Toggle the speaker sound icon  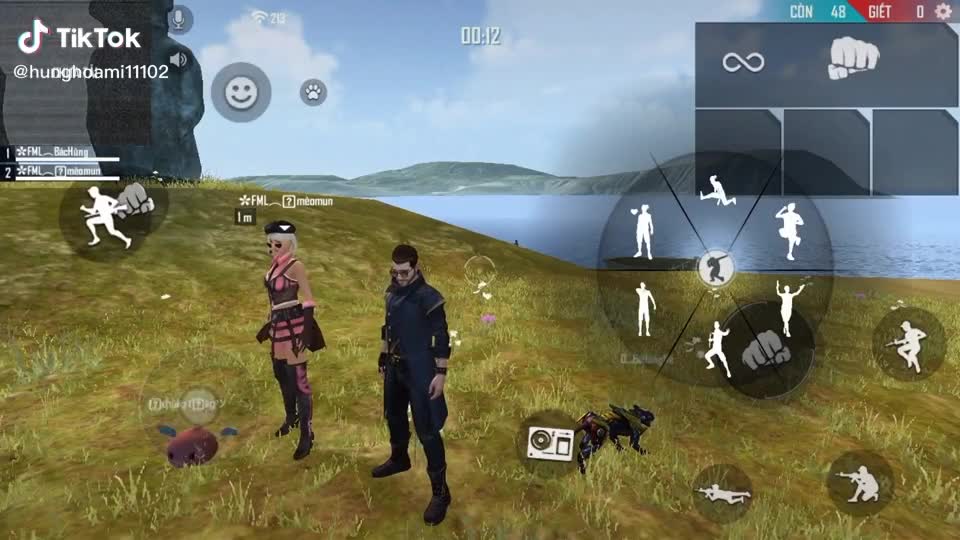pos(179,60)
